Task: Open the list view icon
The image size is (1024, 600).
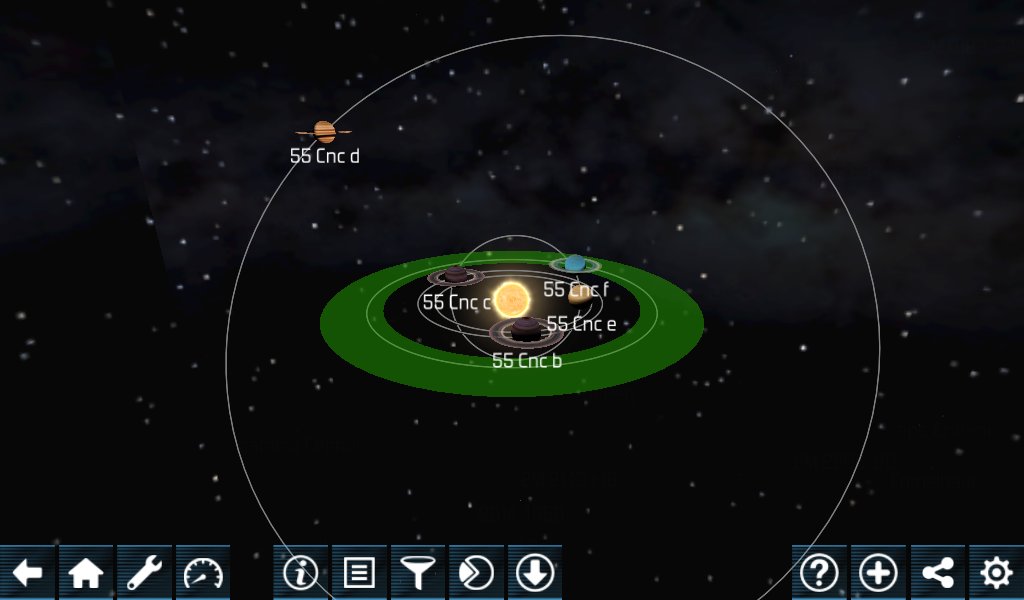Action: pos(359,573)
